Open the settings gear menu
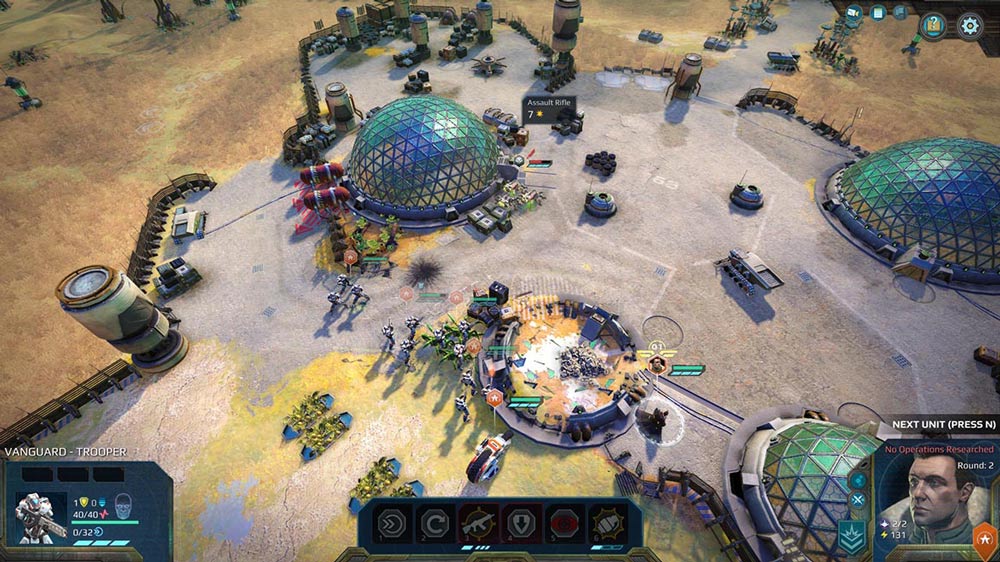1000x562 pixels. [x=969, y=26]
